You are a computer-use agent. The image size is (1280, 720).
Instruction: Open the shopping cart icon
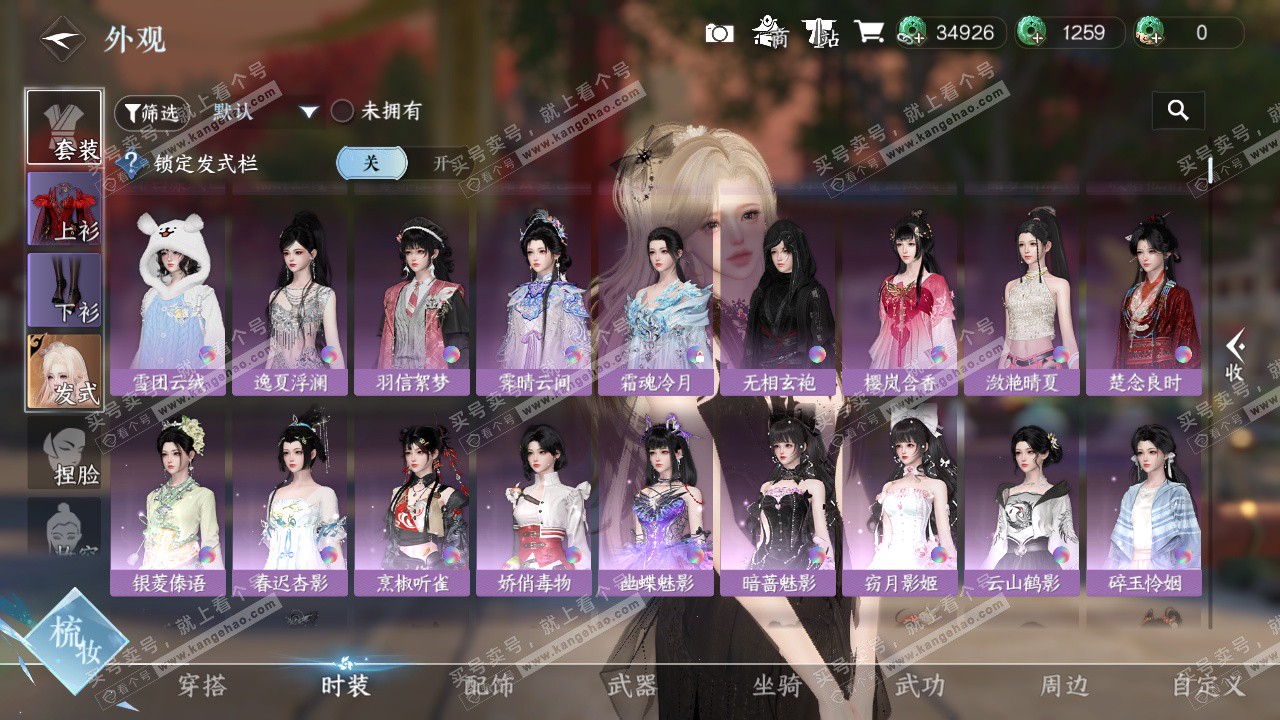pos(869,32)
